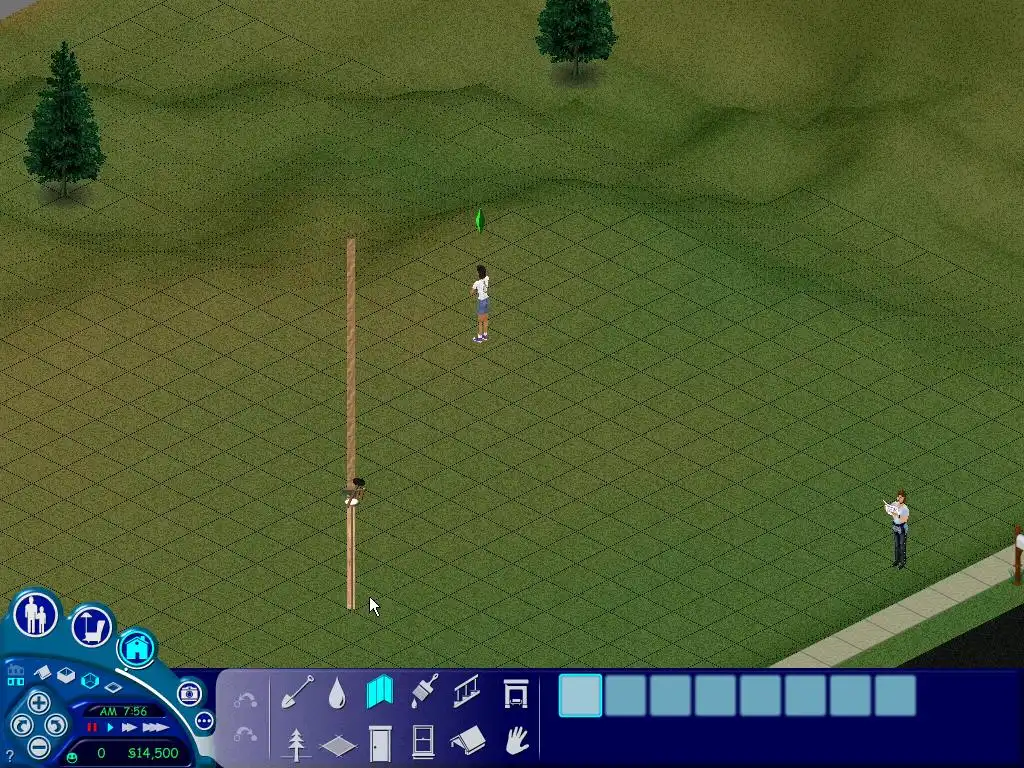Open Buy mode with the armchair icon
The image size is (1024, 768).
pos(91,627)
